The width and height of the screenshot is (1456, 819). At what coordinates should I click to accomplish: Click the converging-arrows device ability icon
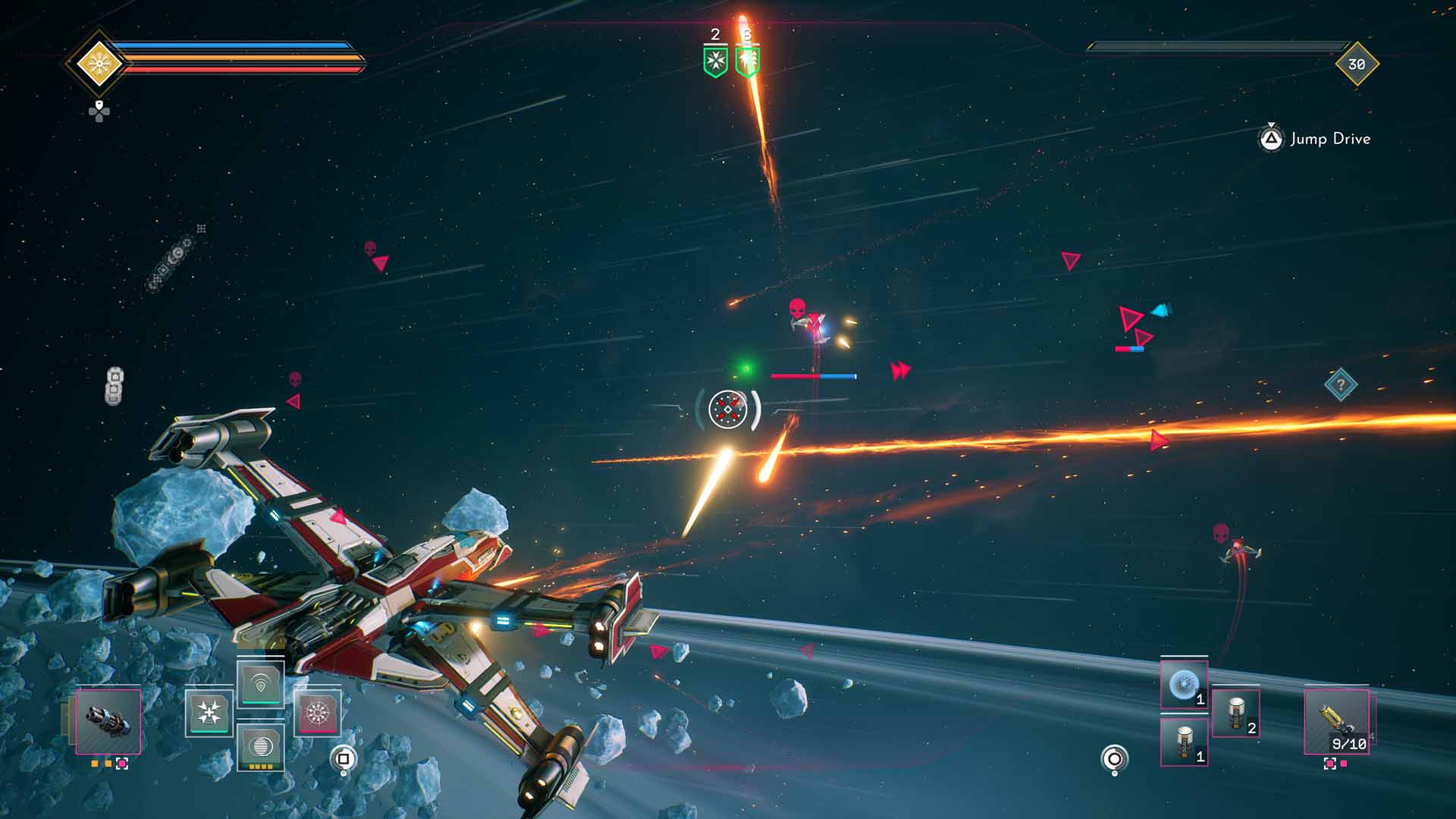pyautogui.click(x=209, y=714)
